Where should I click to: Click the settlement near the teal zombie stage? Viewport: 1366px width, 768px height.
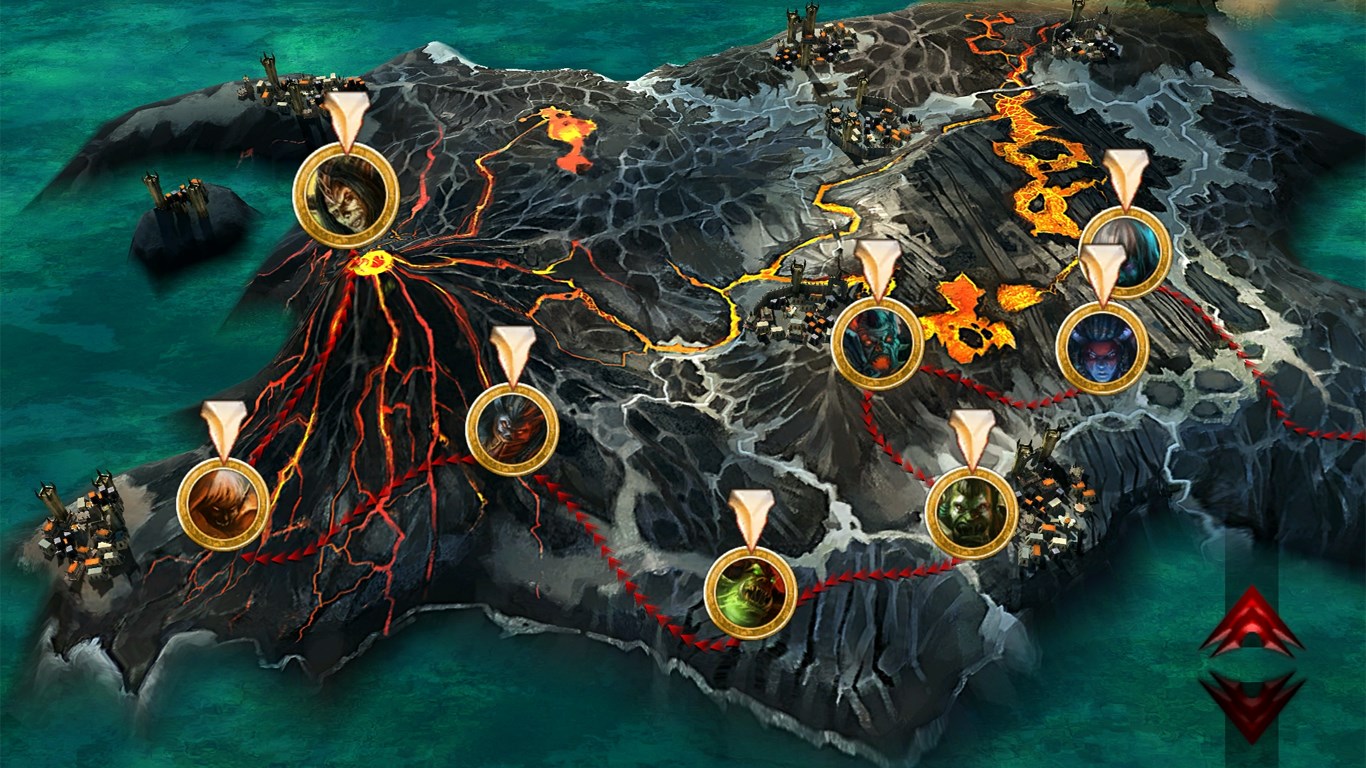[790, 310]
